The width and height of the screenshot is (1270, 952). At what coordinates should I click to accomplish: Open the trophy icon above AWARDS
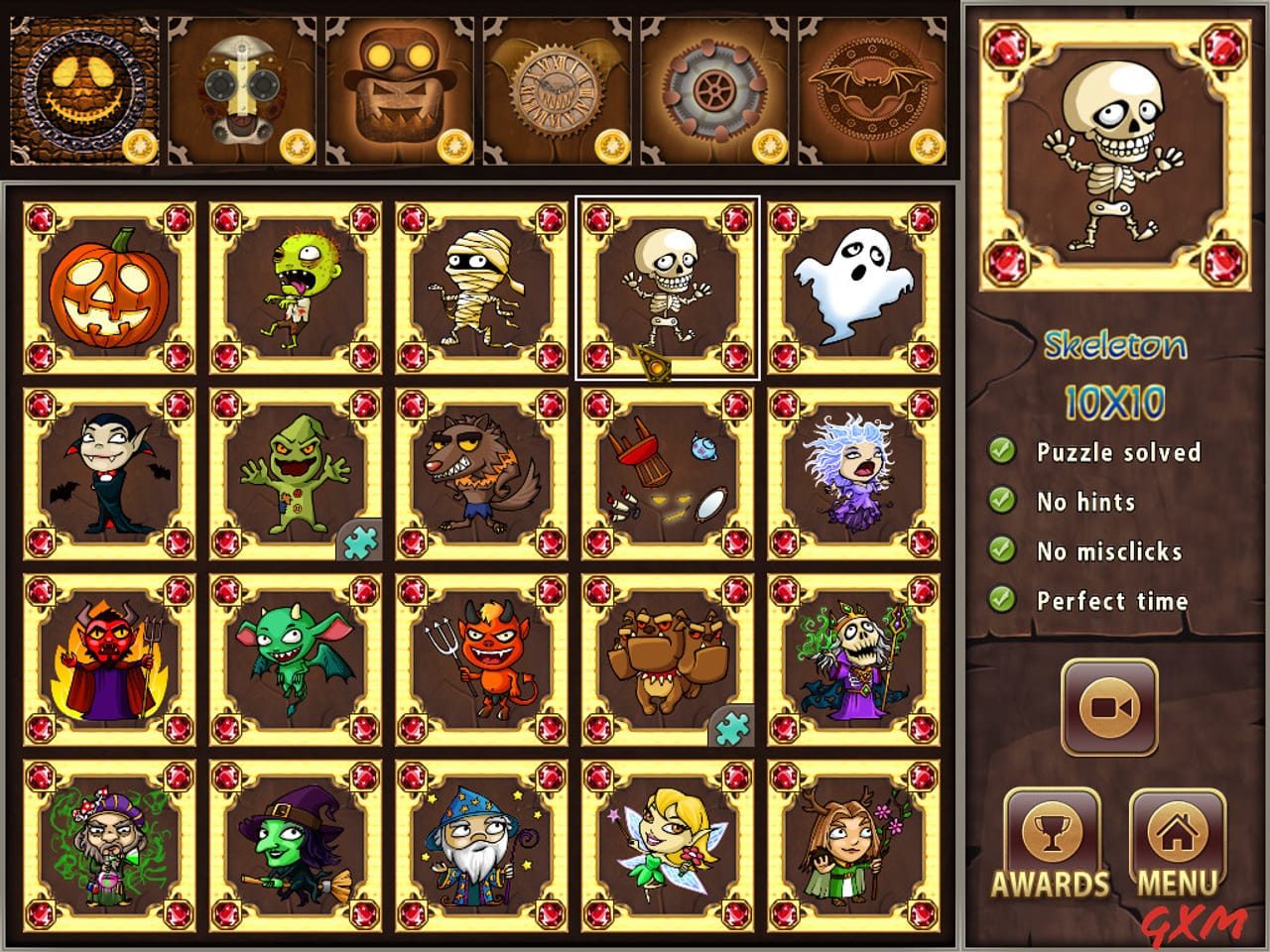pos(1055,831)
